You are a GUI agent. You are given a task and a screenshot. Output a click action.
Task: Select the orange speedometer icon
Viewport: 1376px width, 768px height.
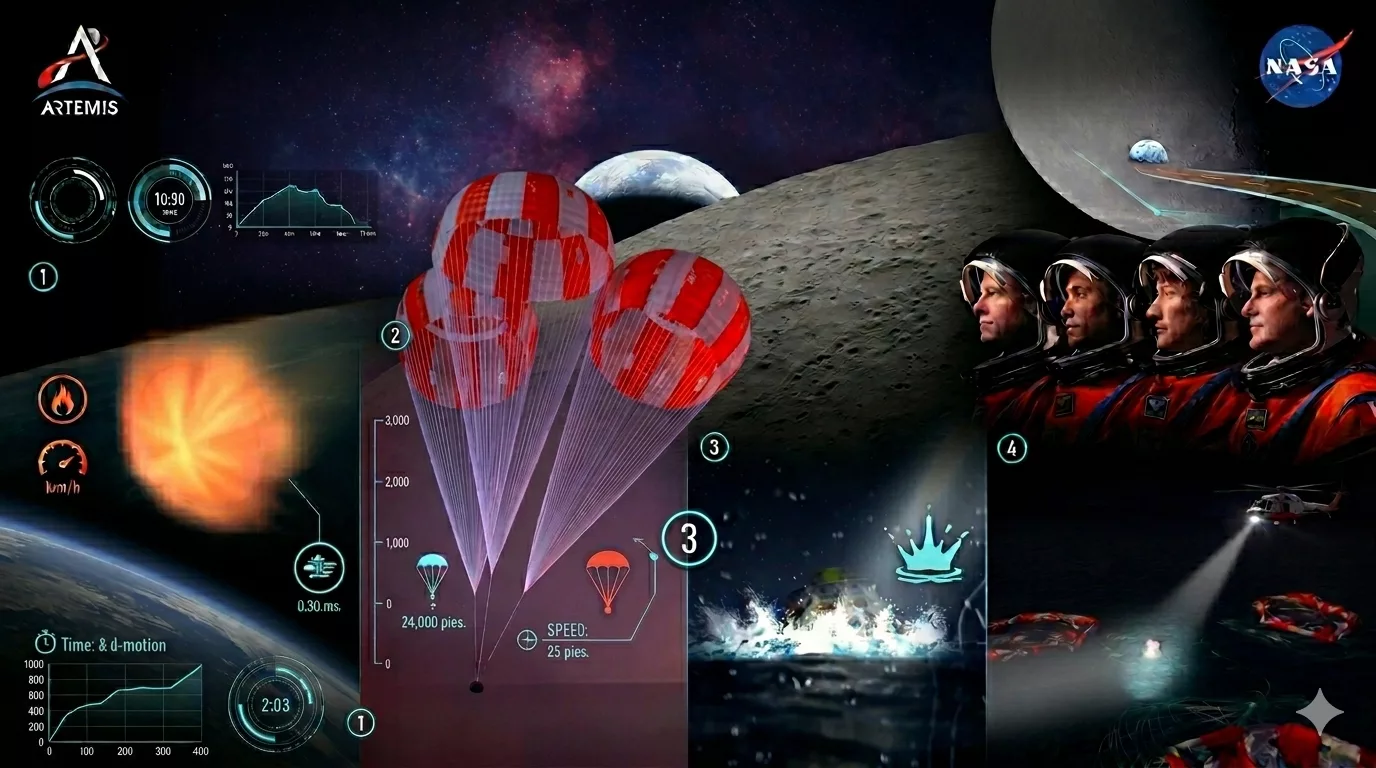62,458
